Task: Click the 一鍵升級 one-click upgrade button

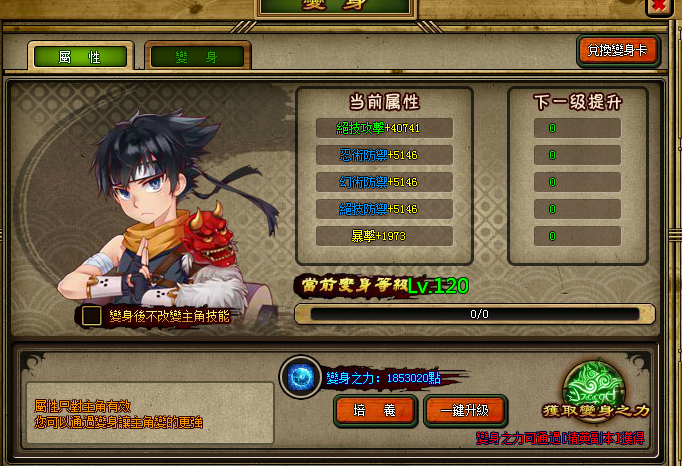Action: pyautogui.click(x=465, y=410)
